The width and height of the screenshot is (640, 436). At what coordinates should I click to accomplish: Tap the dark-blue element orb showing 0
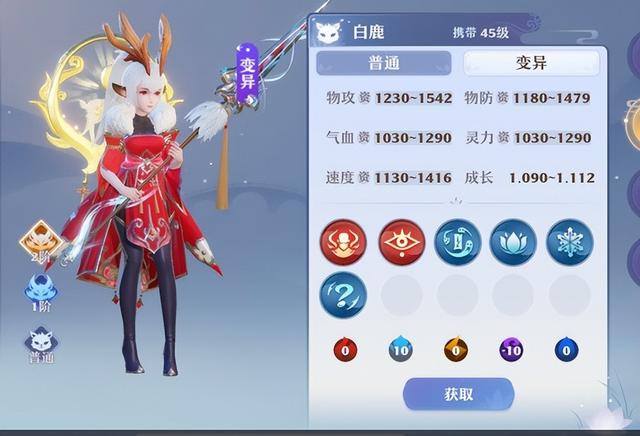[x=569, y=350]
